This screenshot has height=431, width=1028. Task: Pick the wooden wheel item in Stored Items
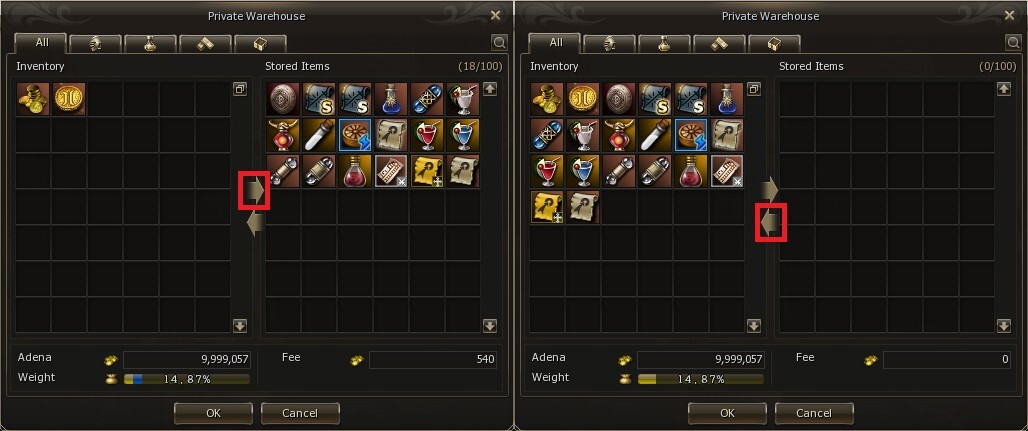point(356,136)
